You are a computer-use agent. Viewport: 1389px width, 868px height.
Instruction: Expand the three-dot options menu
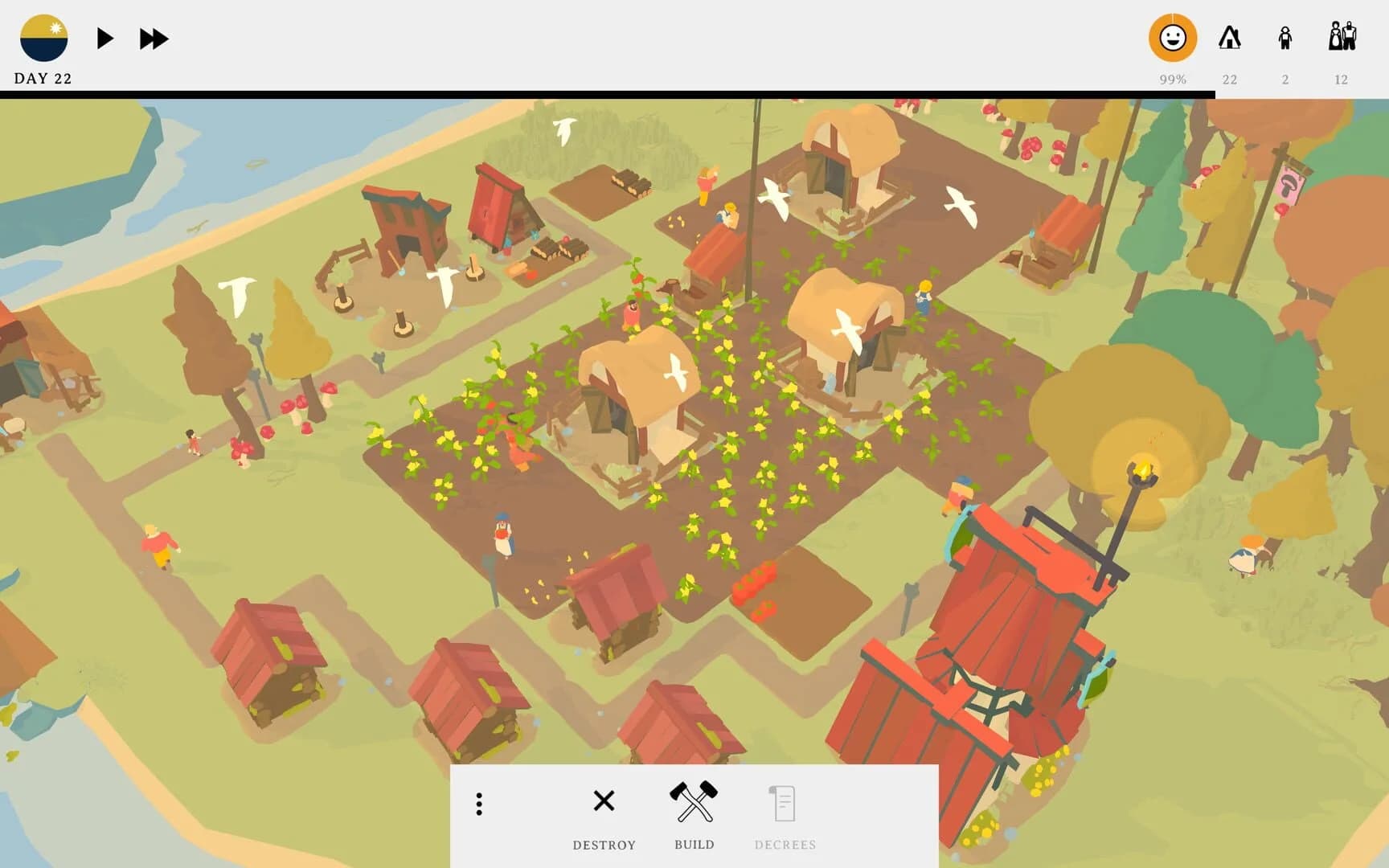[x=479, y=805]
